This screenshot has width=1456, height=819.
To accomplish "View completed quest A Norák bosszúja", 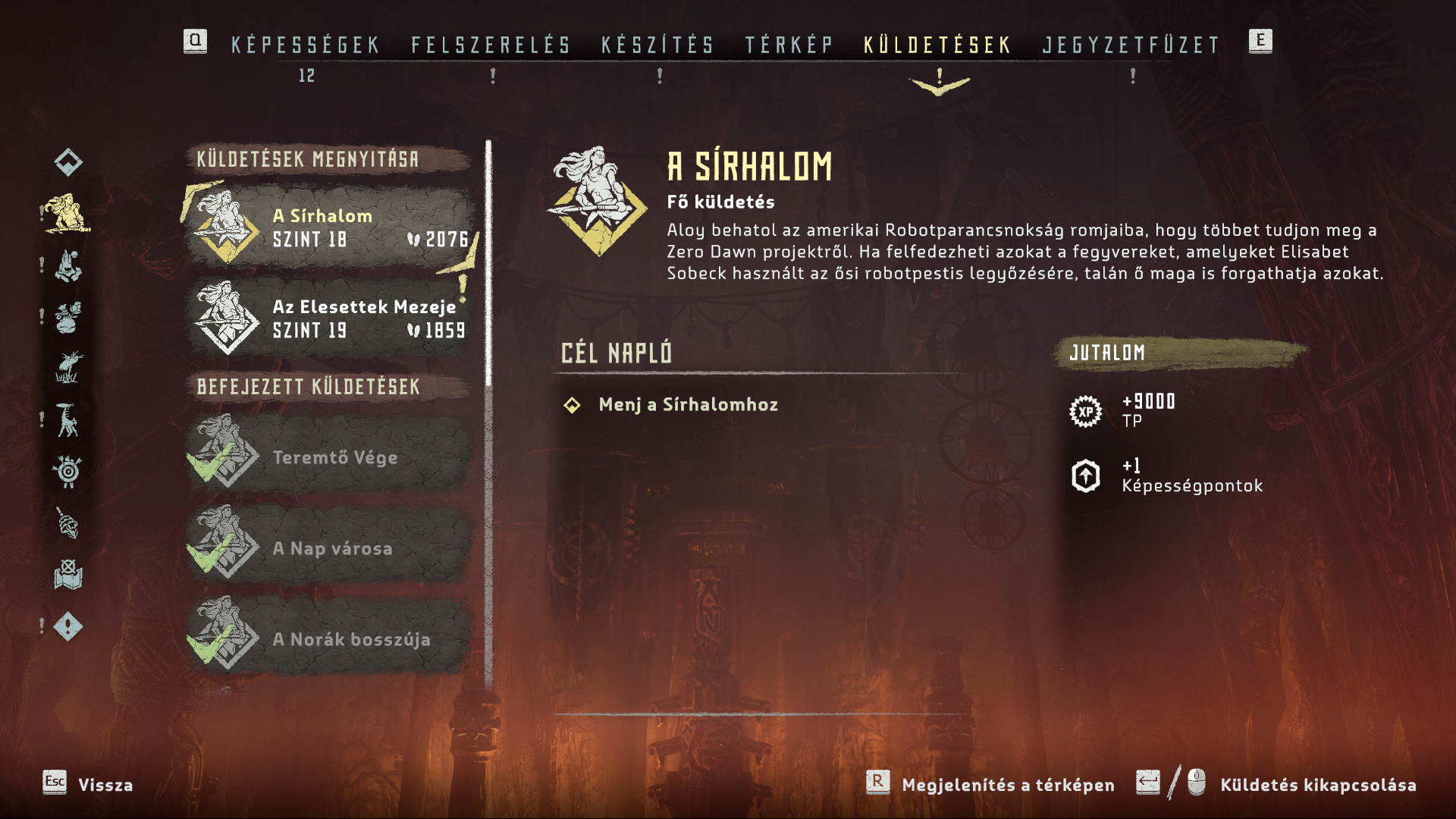I will click(x=331, y=639).
